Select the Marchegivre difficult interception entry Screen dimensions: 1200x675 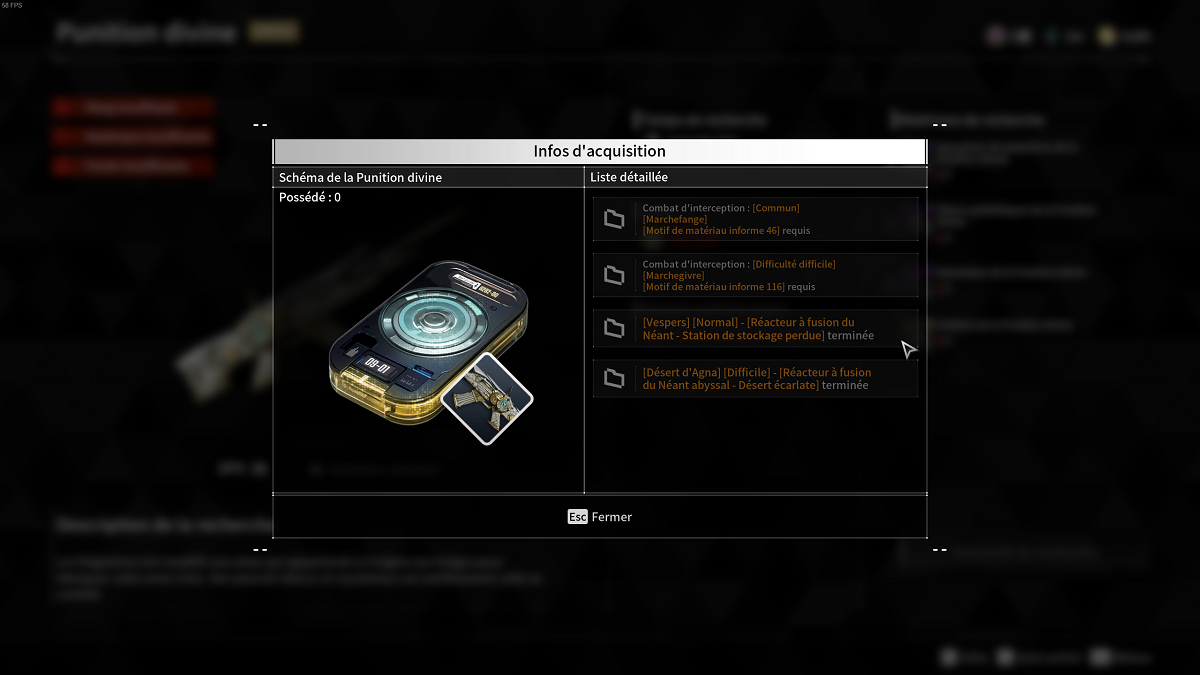tap(755, 275)
